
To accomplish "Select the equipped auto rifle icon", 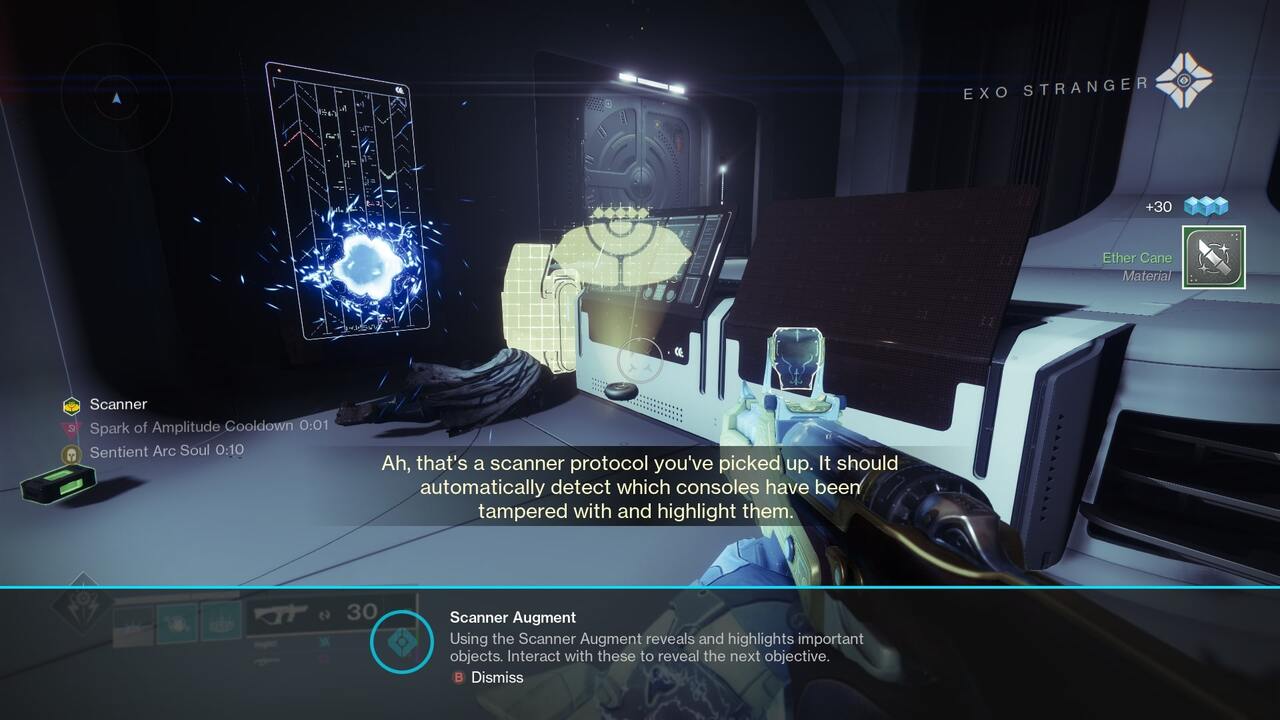I will (x=280, y=614).
